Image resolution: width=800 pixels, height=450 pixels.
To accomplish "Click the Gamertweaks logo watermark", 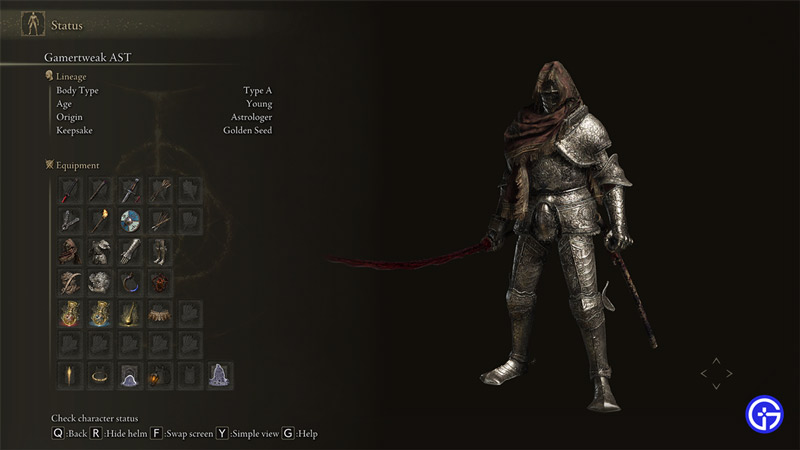I will click(x=763, y=412).
